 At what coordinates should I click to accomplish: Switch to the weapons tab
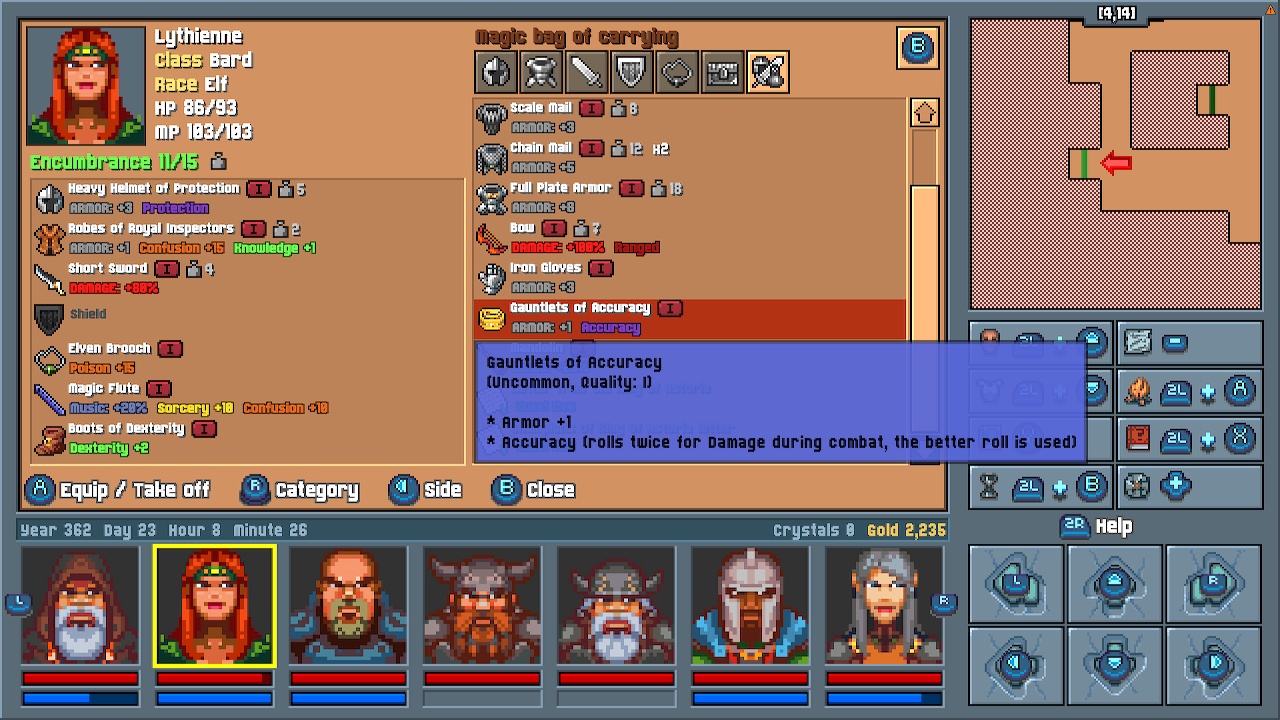tap(586, 71)
